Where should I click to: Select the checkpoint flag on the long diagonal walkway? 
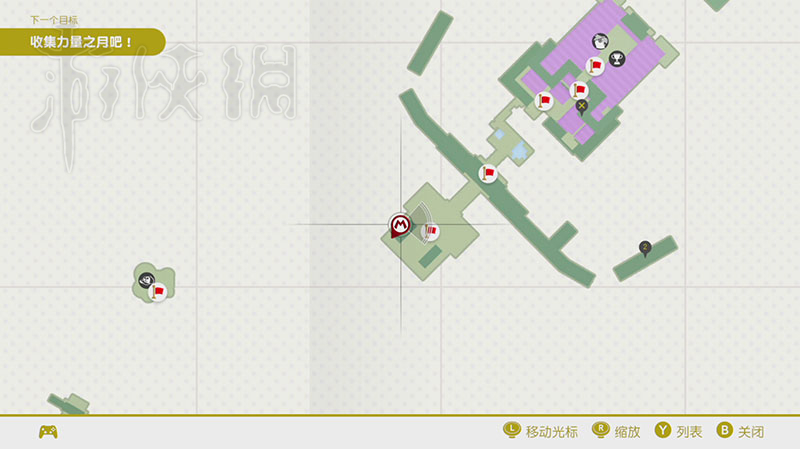(488, 174)
